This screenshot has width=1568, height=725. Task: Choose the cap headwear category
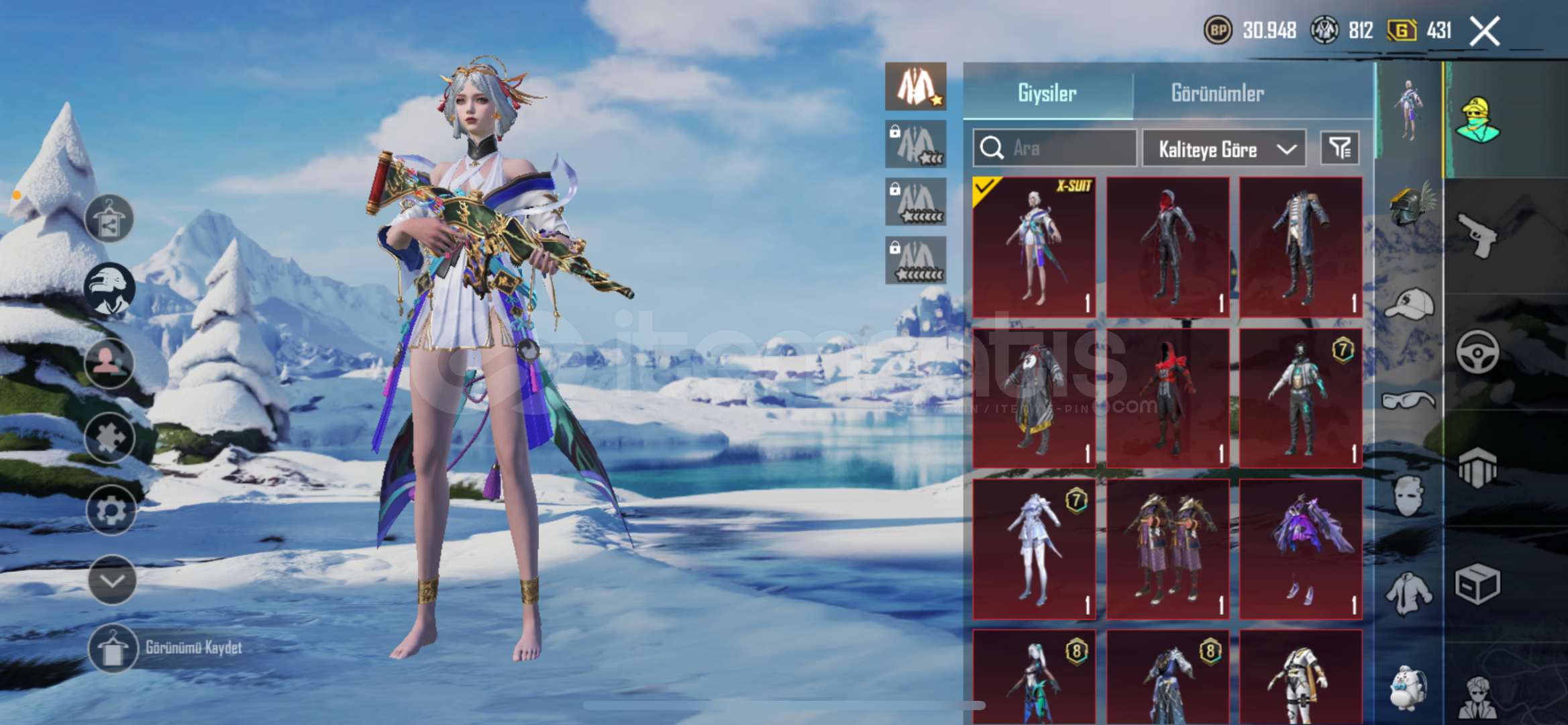(1409, 304)
